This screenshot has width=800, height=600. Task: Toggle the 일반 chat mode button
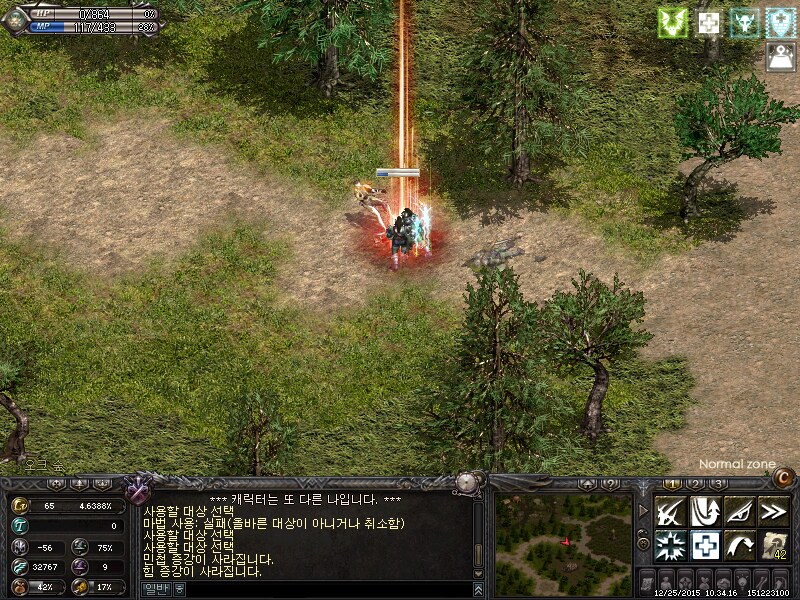156,590
